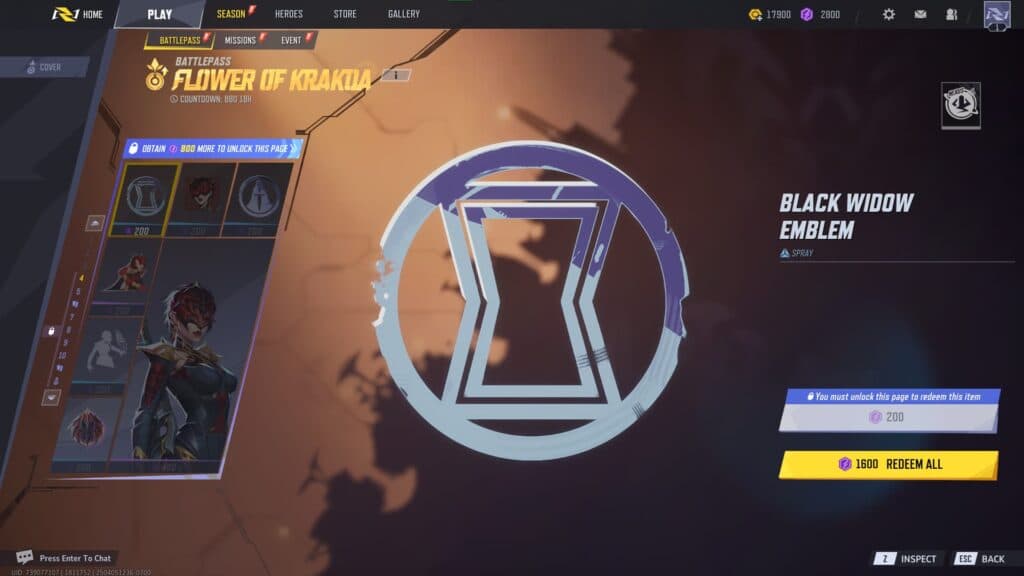1024x576 pixels.
Task: Check the mail envelope icon
Action: point(920,15)
